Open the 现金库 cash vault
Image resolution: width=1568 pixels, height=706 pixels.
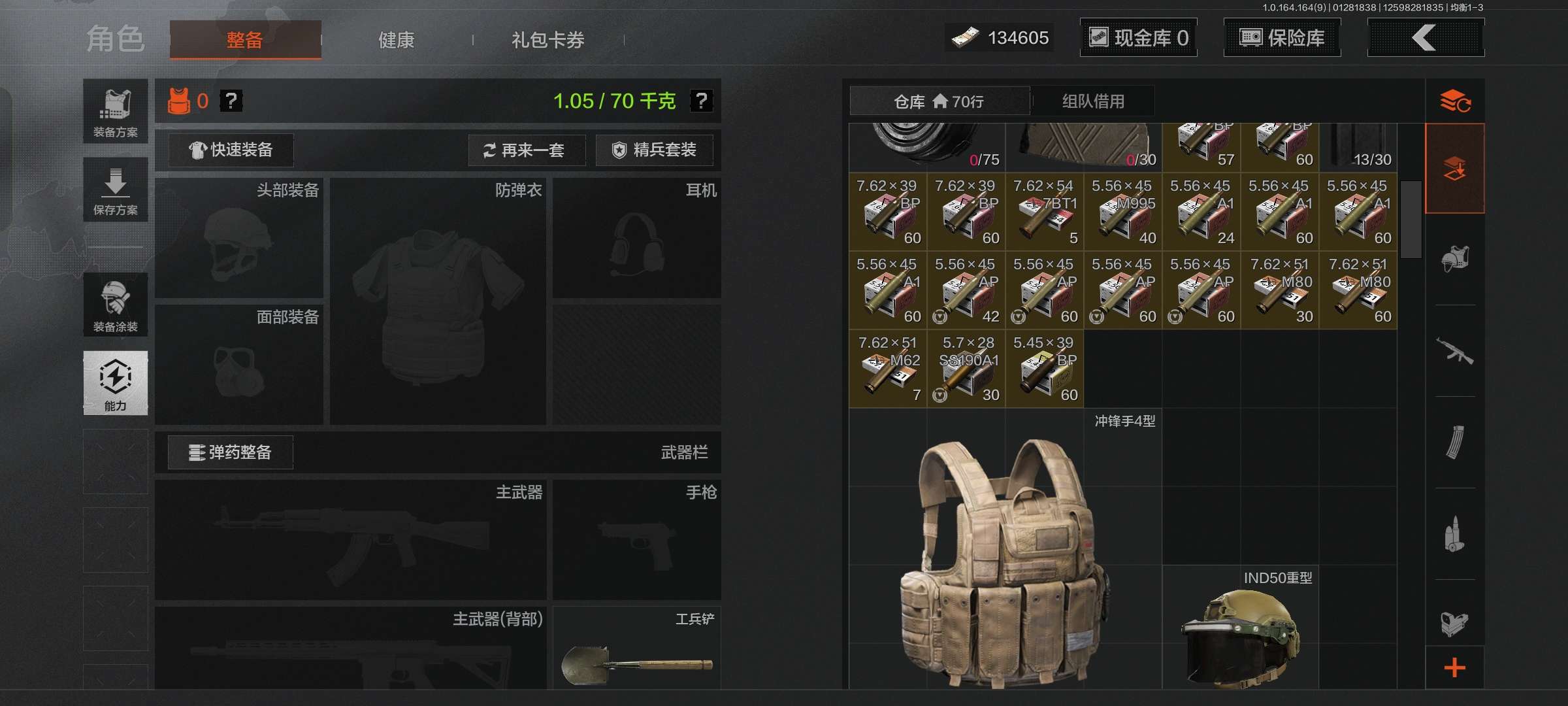pos(1138,38)
